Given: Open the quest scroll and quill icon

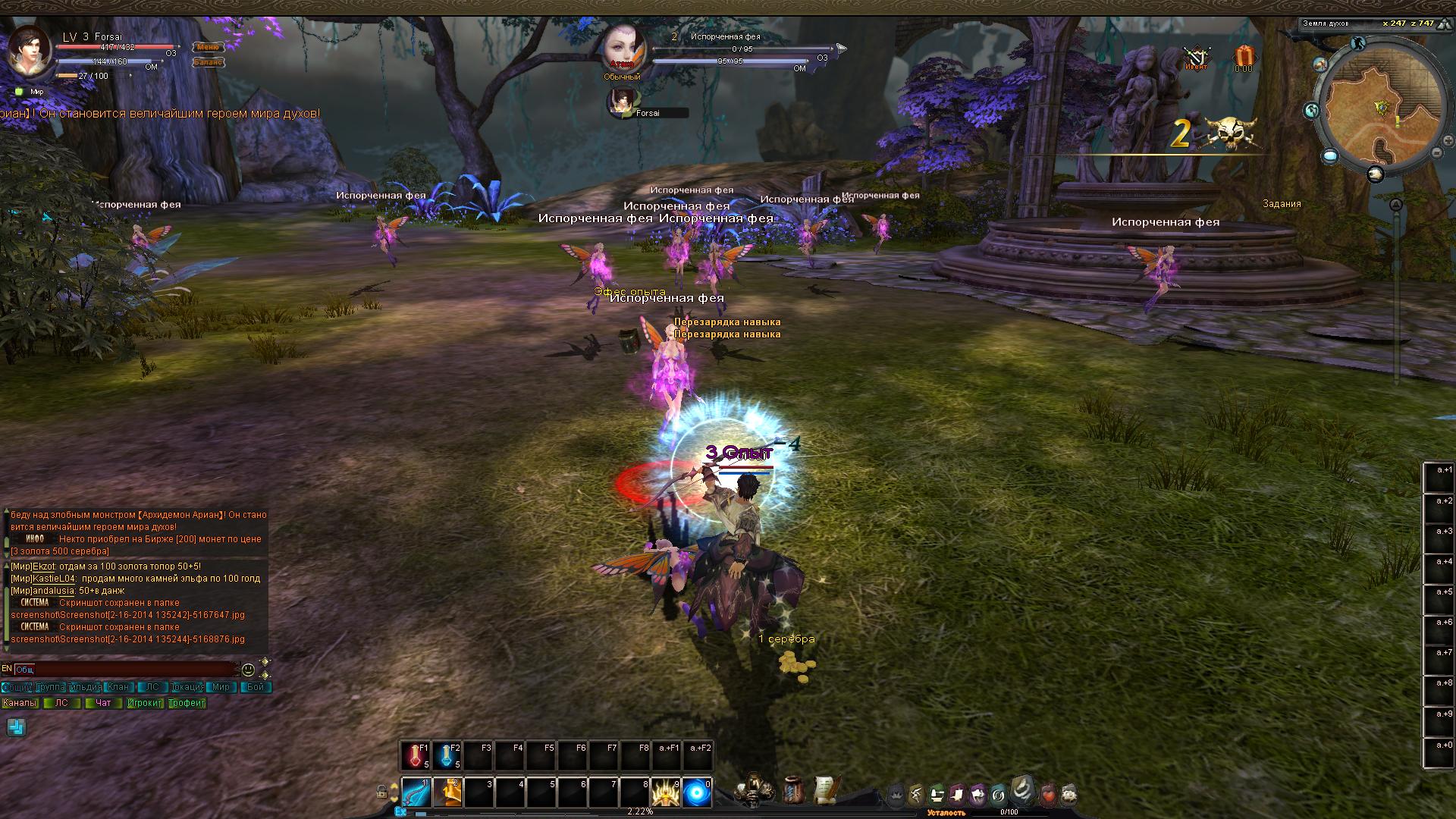Looking at the screenshot, I should [827, 789].
